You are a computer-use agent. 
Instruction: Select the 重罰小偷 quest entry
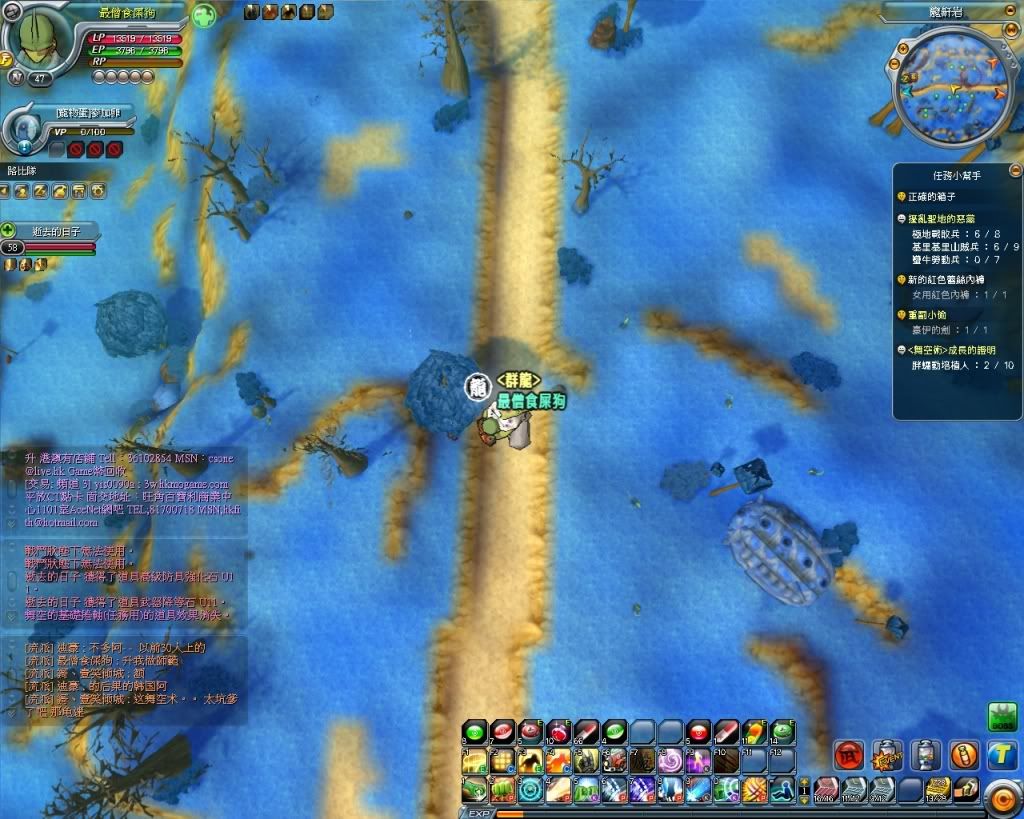933,314
